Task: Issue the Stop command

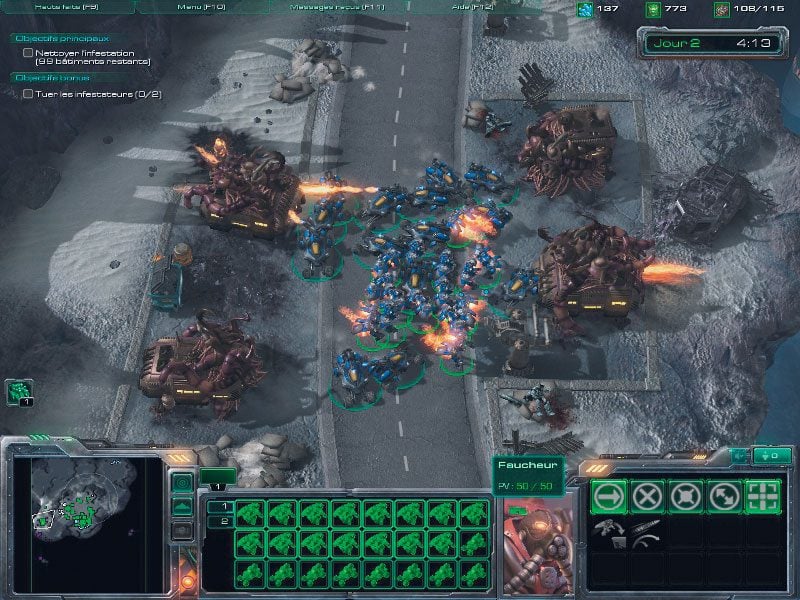Action: point(648,496)
